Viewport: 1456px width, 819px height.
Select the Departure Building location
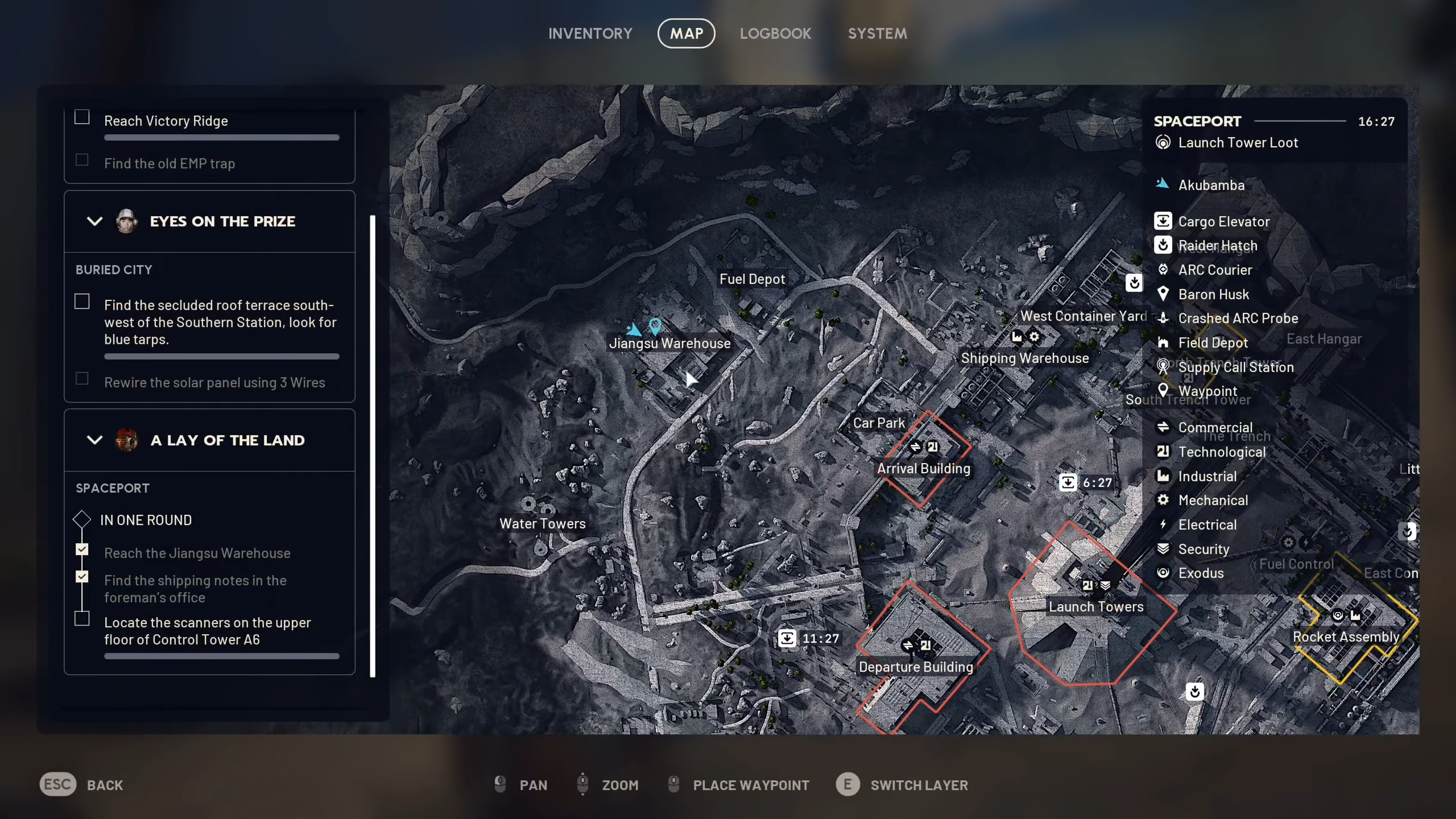click(x=916, y=667)
